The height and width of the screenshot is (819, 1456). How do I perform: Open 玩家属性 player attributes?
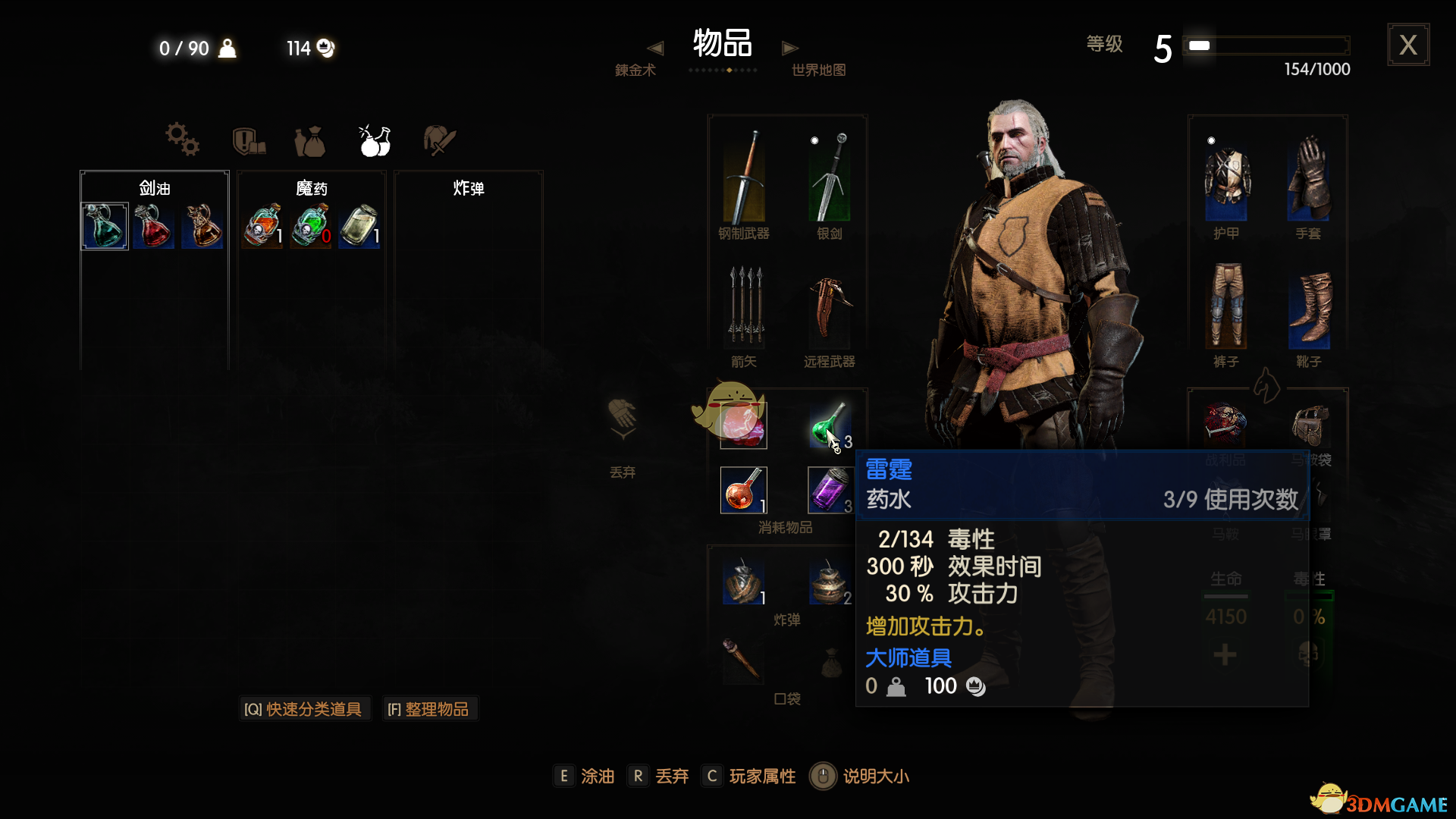tap(761, 776)
